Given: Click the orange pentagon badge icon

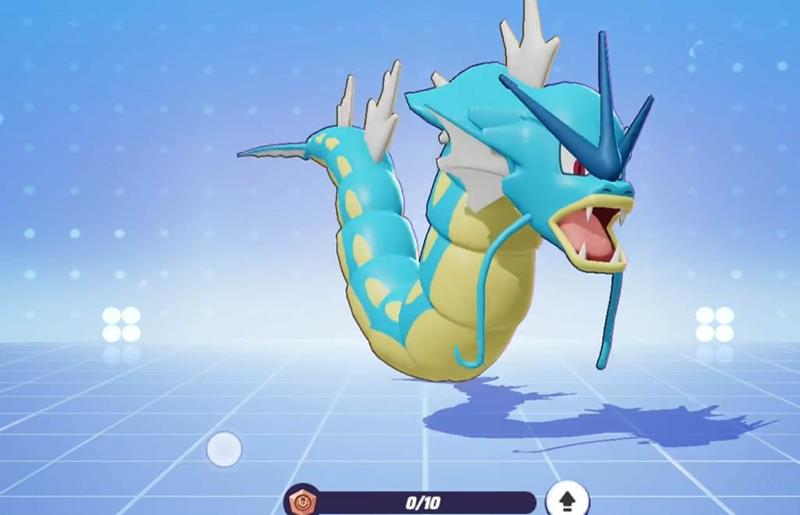Looking at the screenshot, I should (x=299, y=501).
